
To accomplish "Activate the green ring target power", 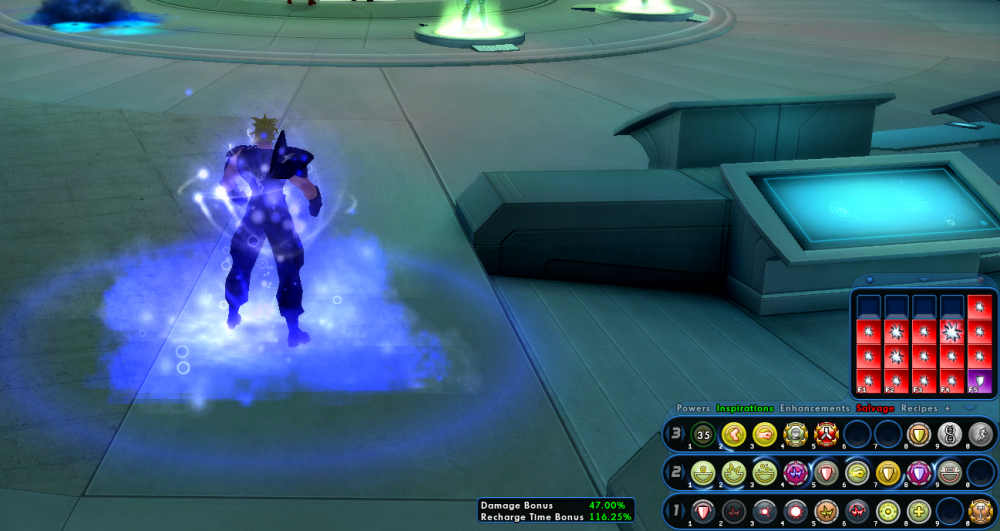I will coord(888,509).
